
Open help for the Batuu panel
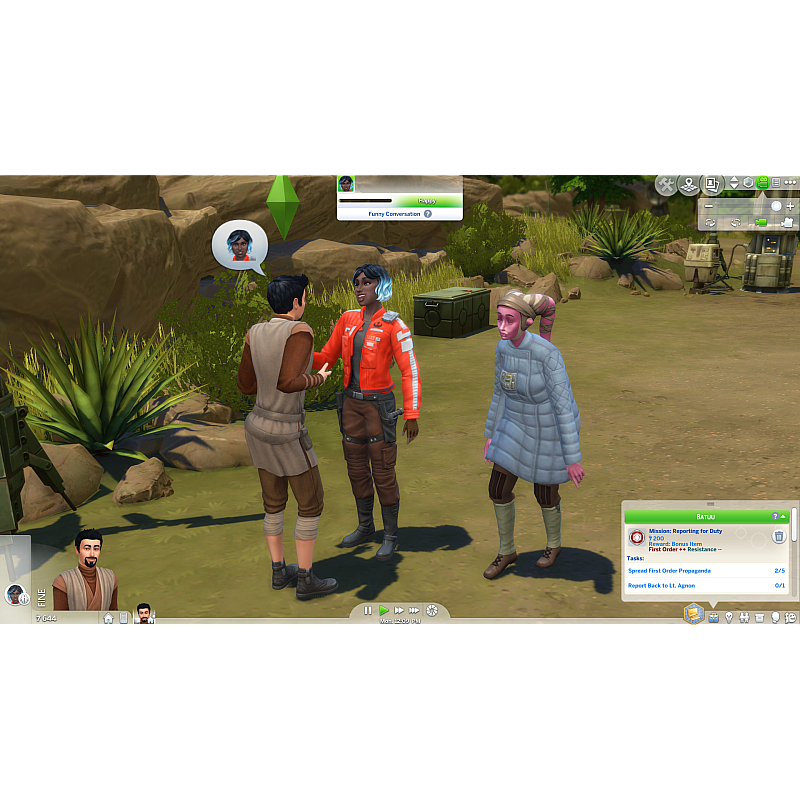(x=775, y=516)
